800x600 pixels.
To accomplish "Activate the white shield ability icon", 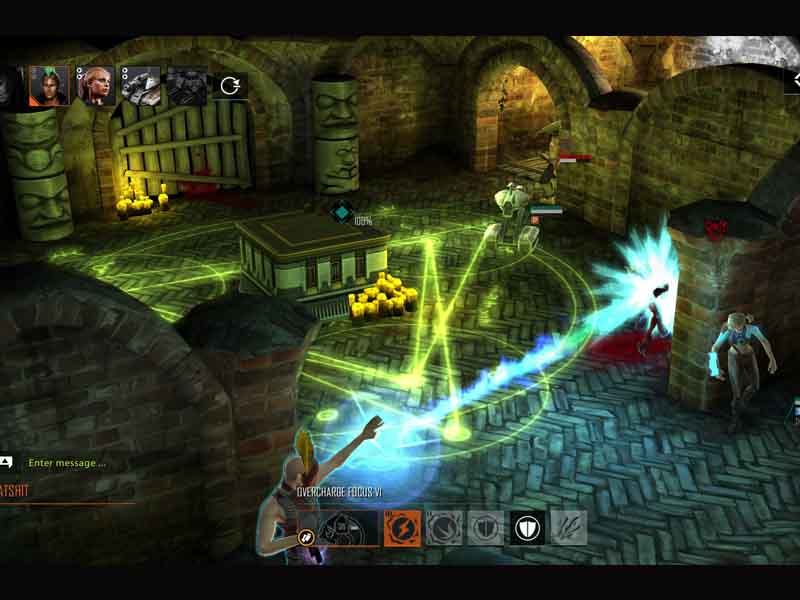I will [x=527, y=527].
